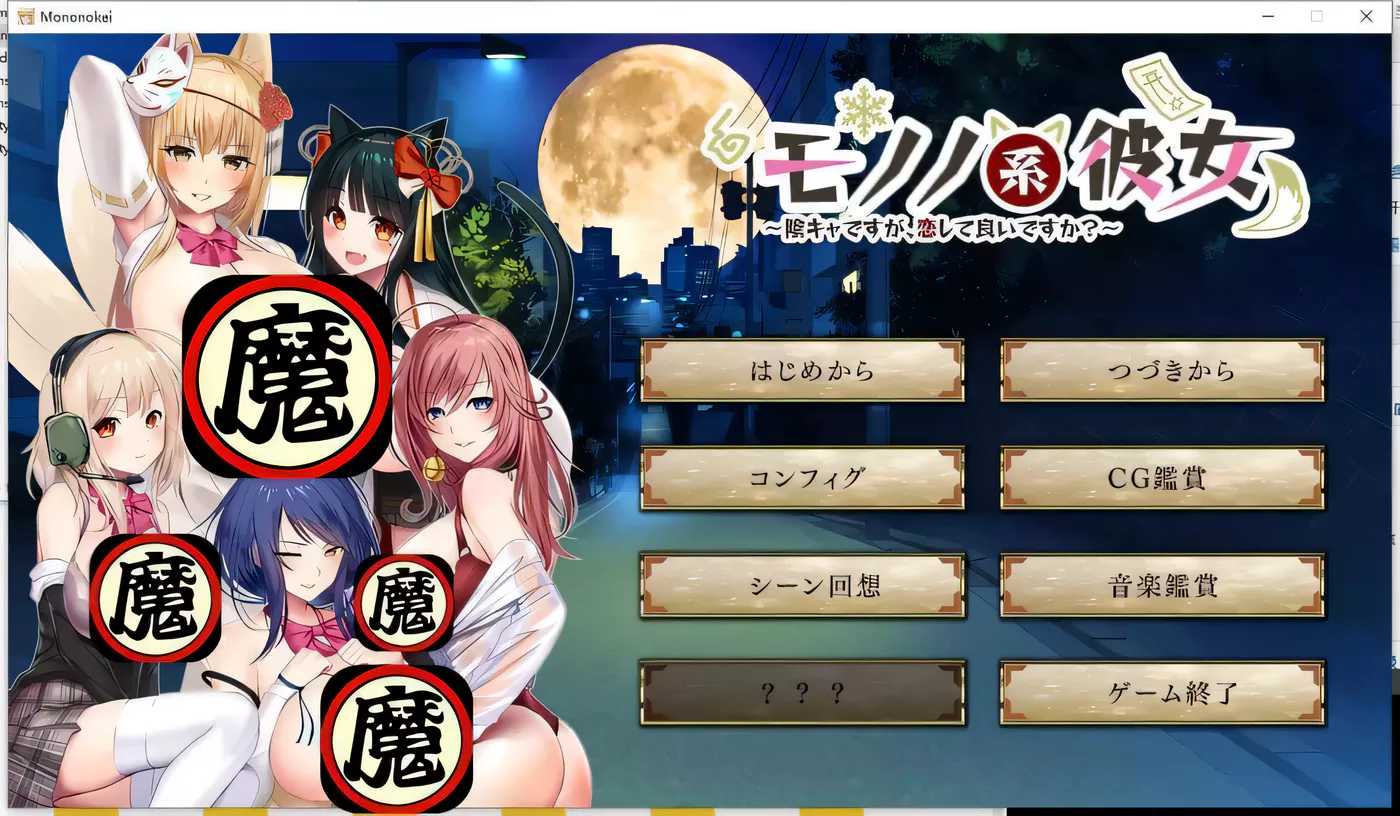
Task: Maximize the Mononokei window
Action: pyautogui.click(x=1316, y=16)
